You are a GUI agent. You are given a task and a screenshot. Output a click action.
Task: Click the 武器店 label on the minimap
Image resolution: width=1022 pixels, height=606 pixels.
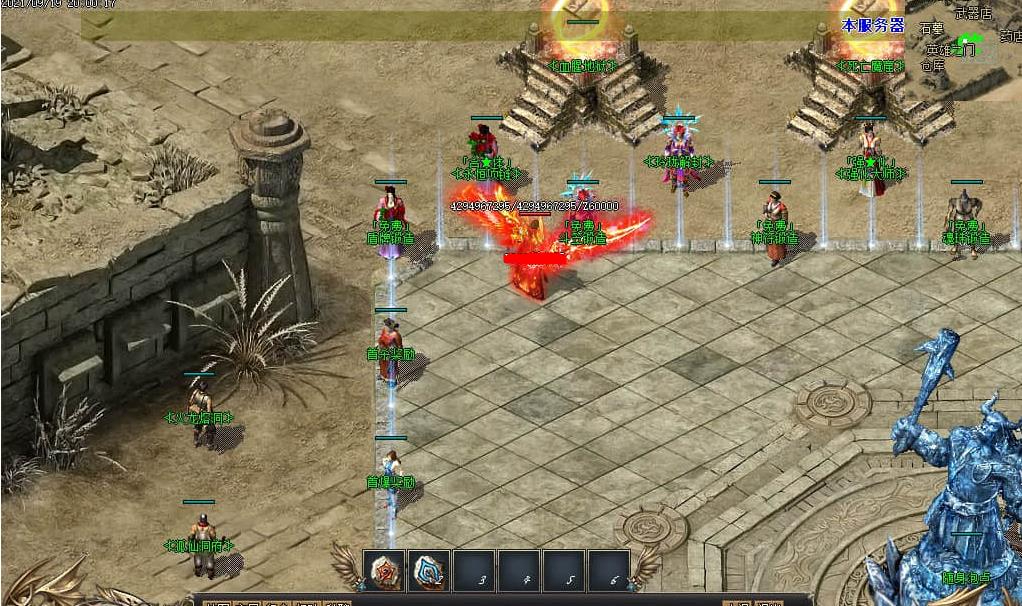(x=972, y=13)
